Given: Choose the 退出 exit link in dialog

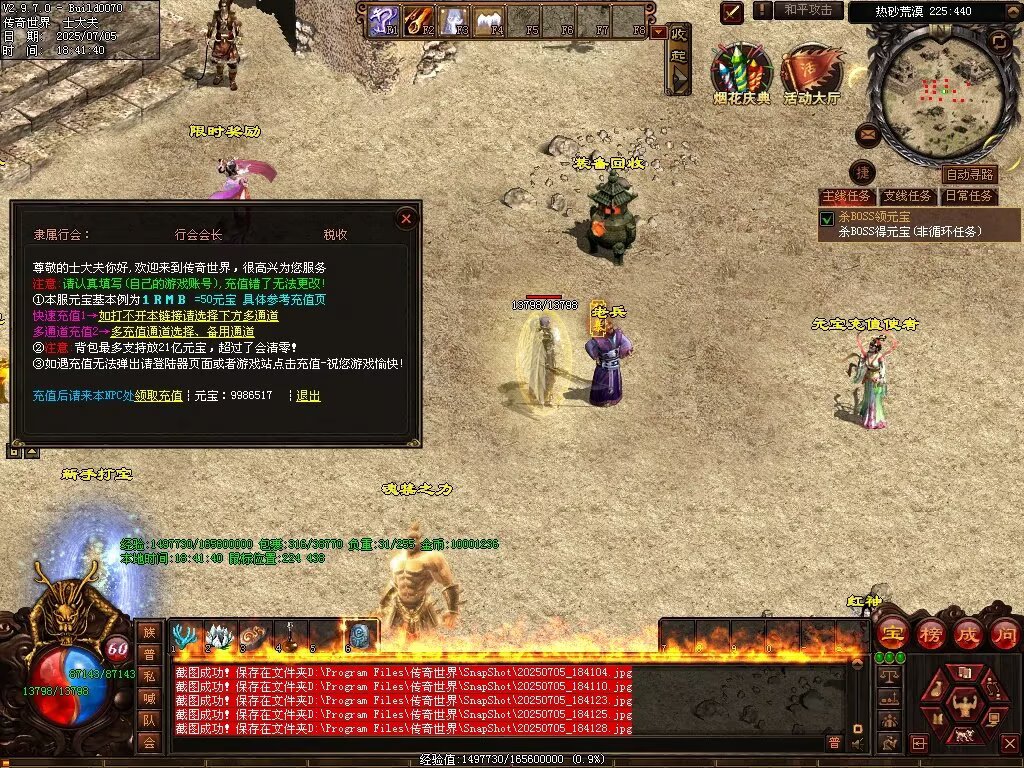Looking at the screenshot, I should click(x=309, y=396).
